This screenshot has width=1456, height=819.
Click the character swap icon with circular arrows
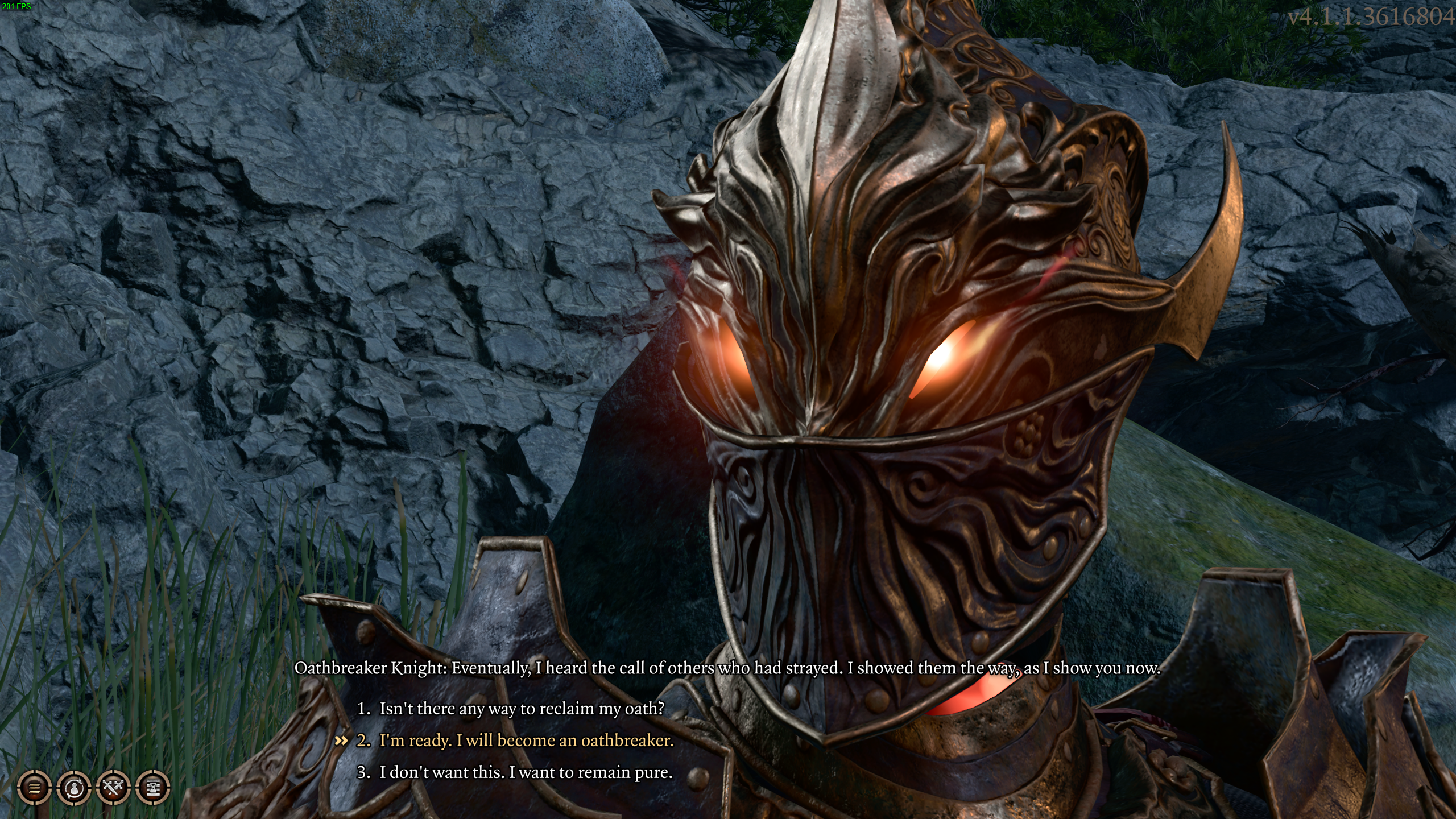pos(74,788)
